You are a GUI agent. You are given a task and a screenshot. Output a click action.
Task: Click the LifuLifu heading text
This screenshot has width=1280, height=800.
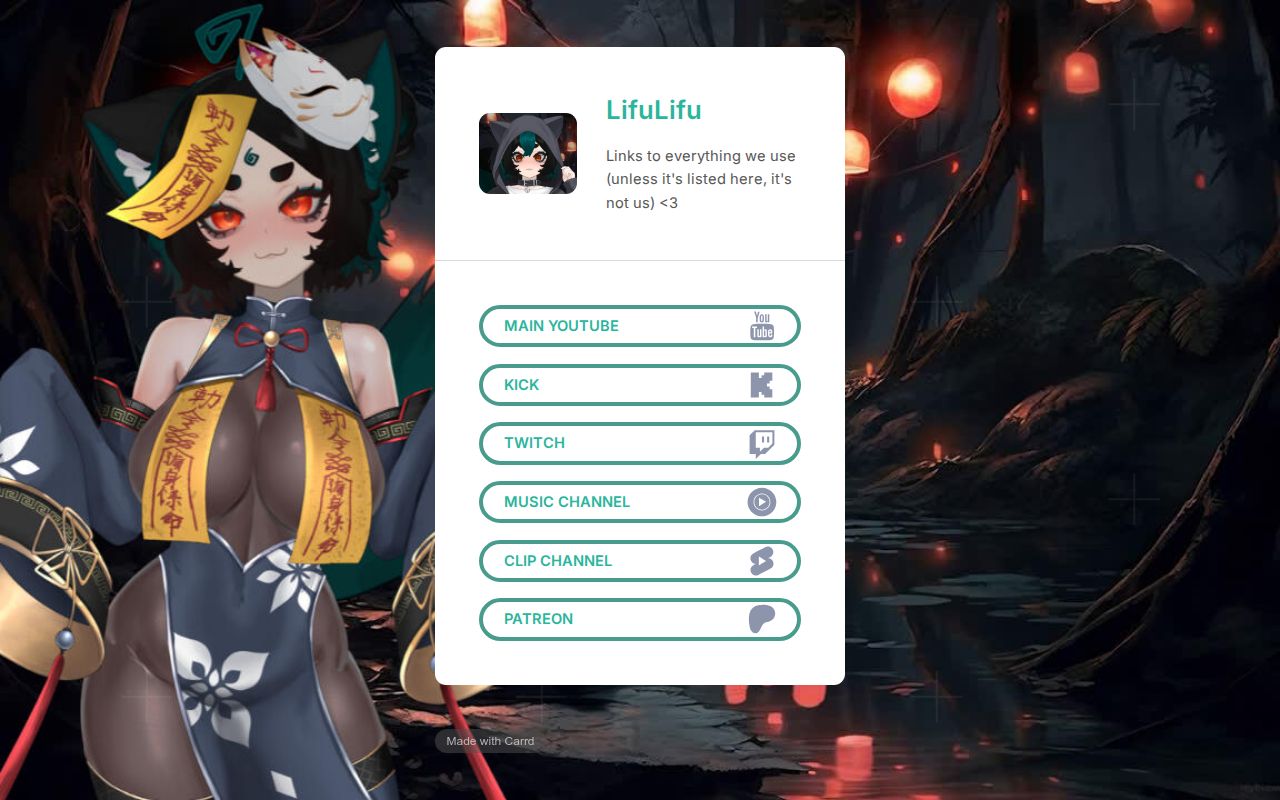[x=653, y=110]
